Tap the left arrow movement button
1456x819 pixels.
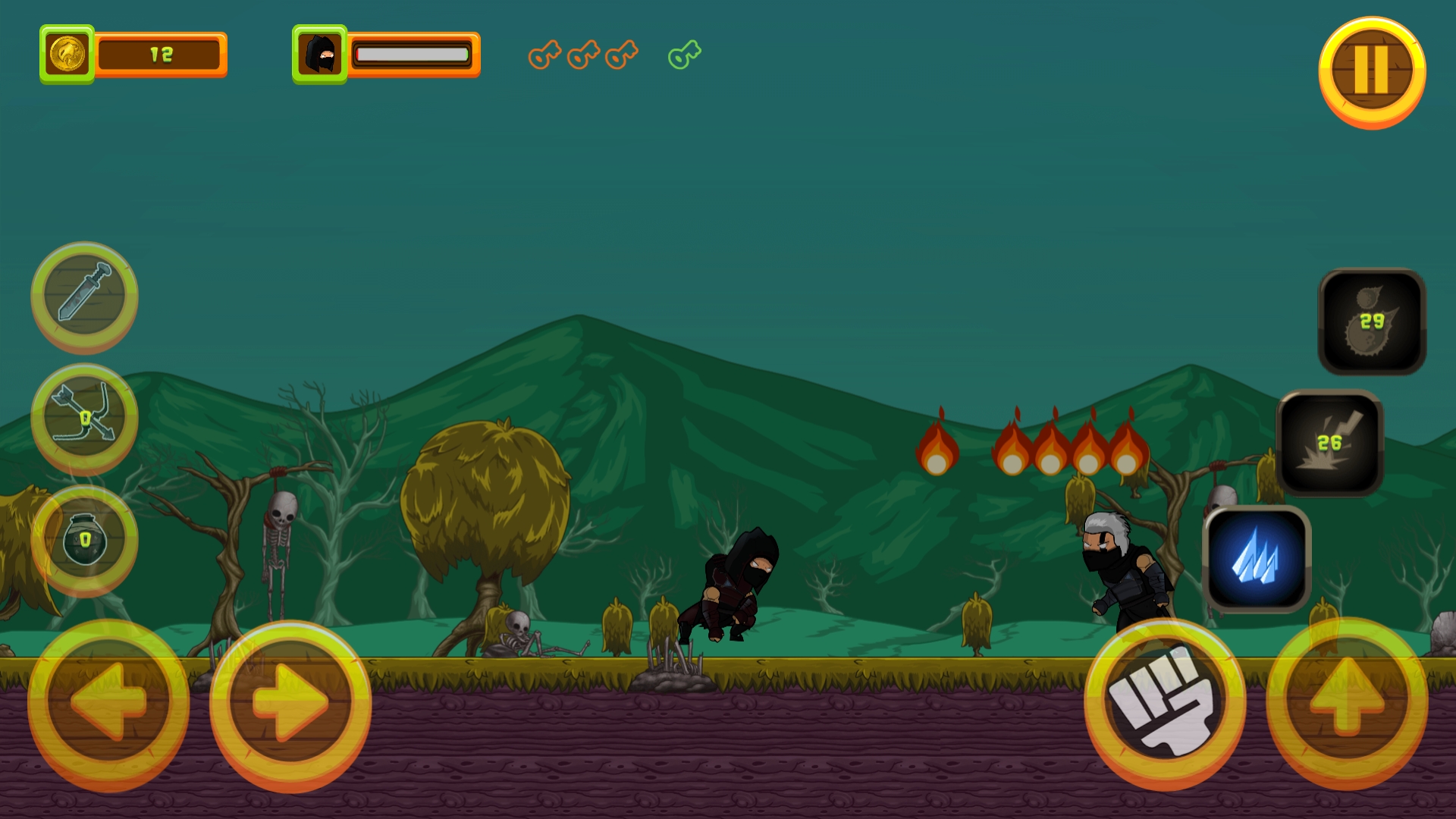tap(108, 703)
